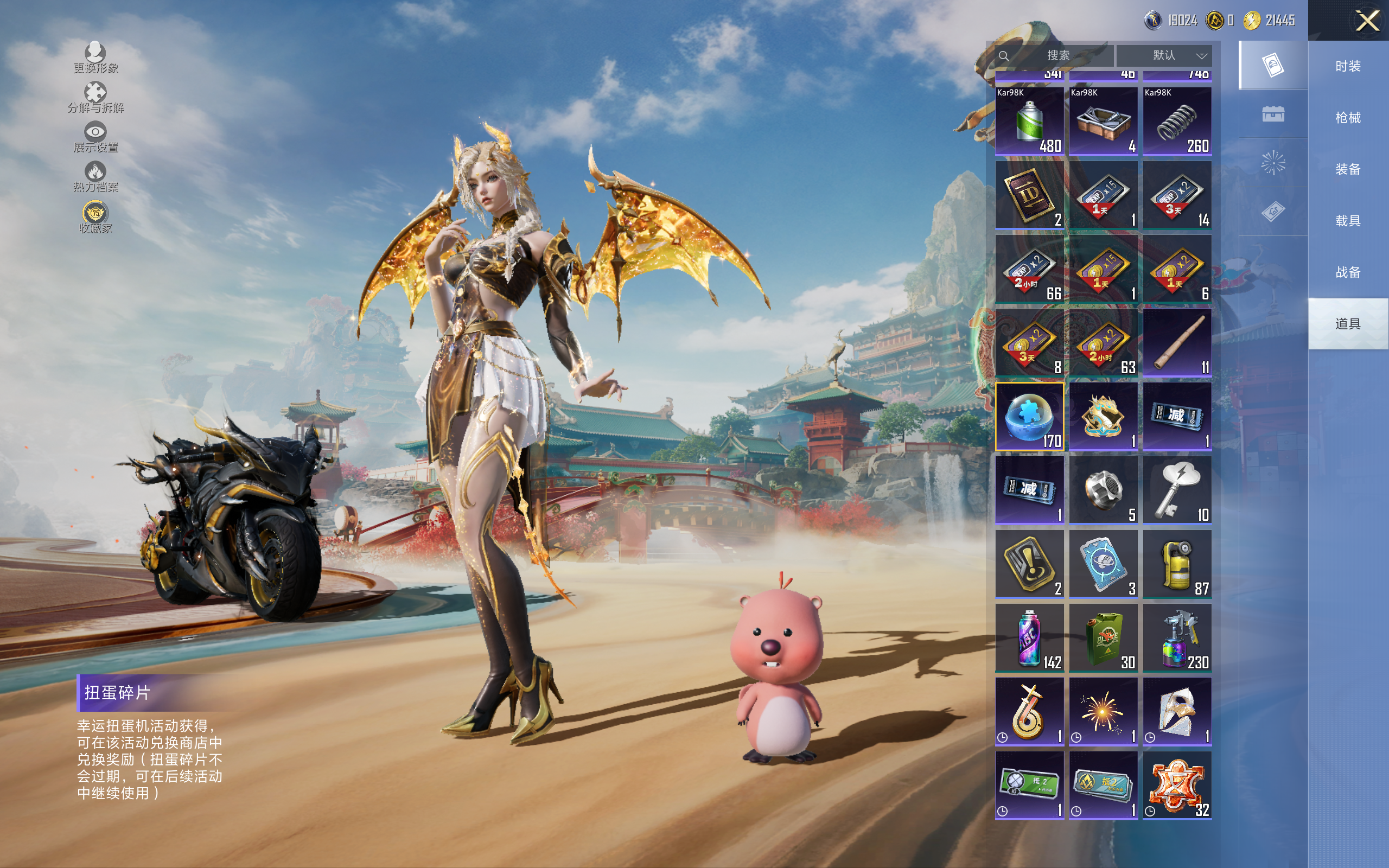1389x868 pixels.
Task: Select the yellow gas canister slot
Action: click(x=1177, y=564)
